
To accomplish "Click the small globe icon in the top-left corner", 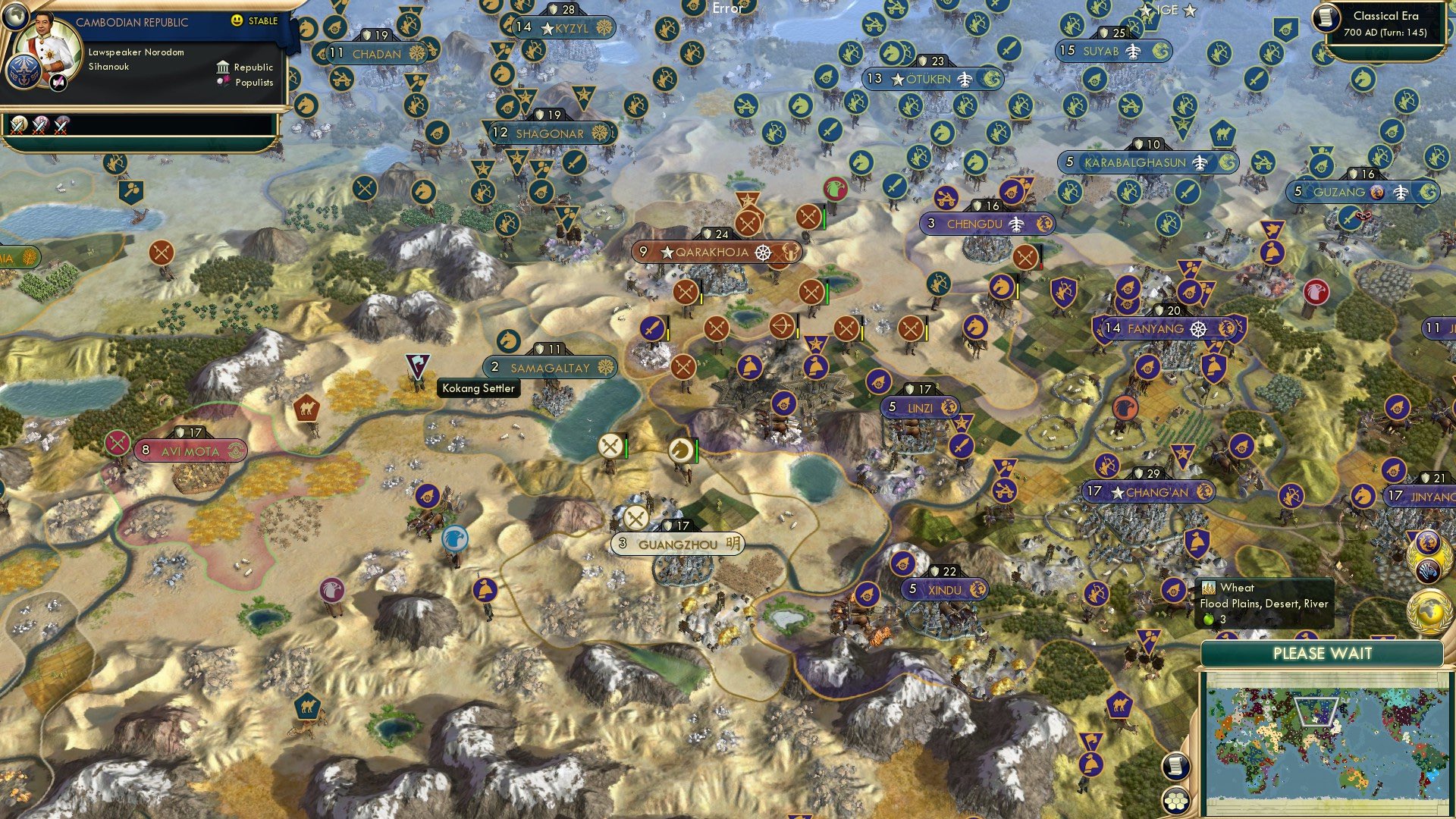I will (x=16, y=17).
